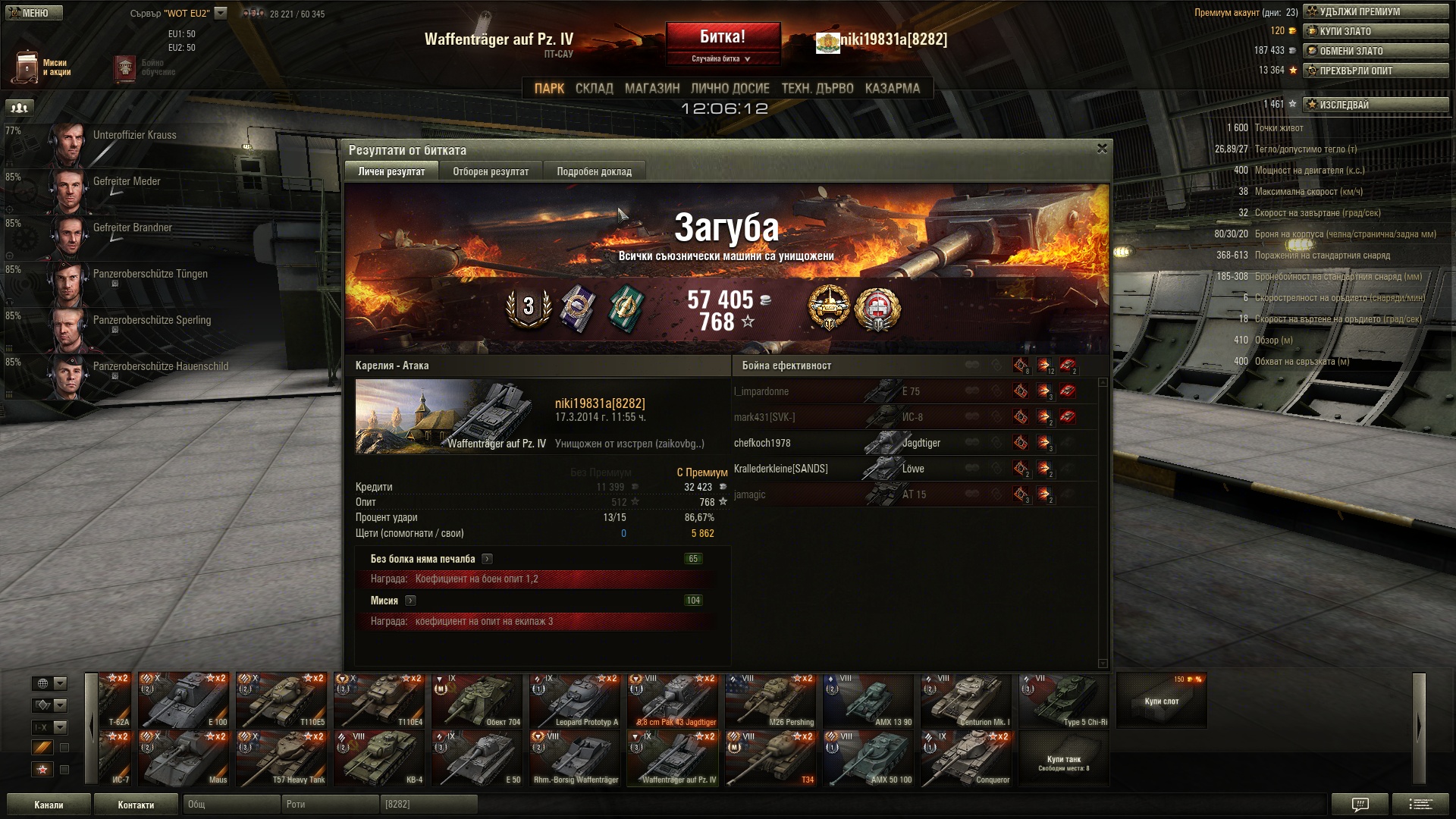
Task: Open the server selection dropdown
Action: (220, 13)
